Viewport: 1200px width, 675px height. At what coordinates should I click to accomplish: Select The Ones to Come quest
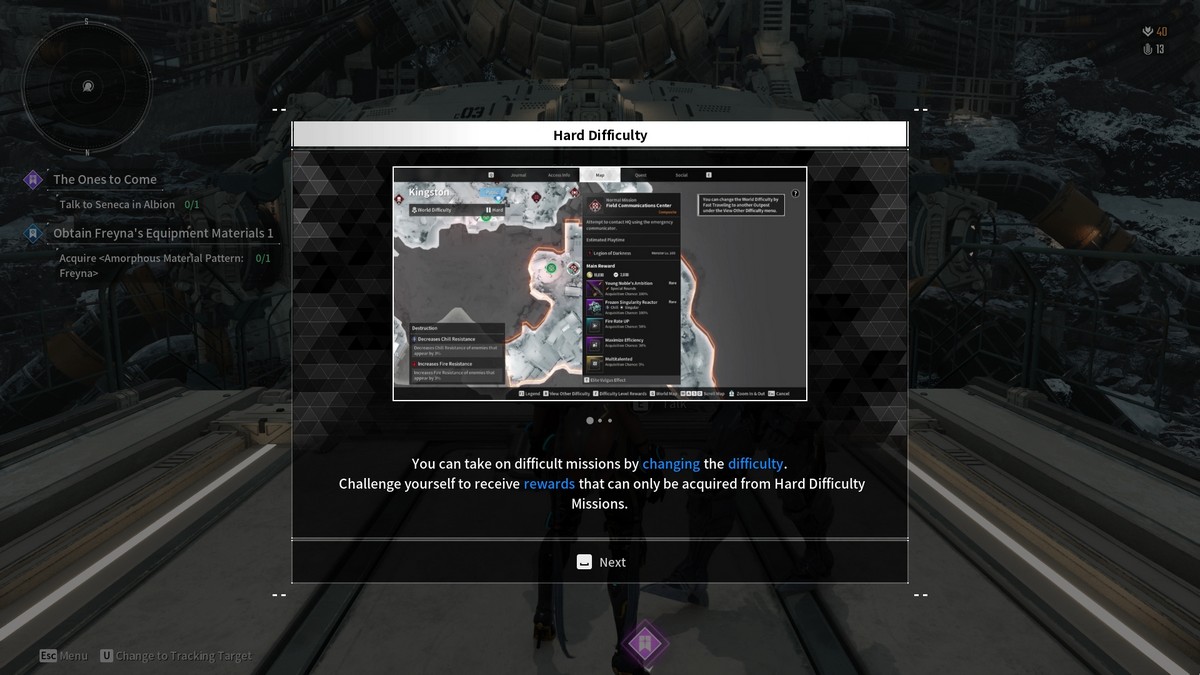[x=105, y=180]
